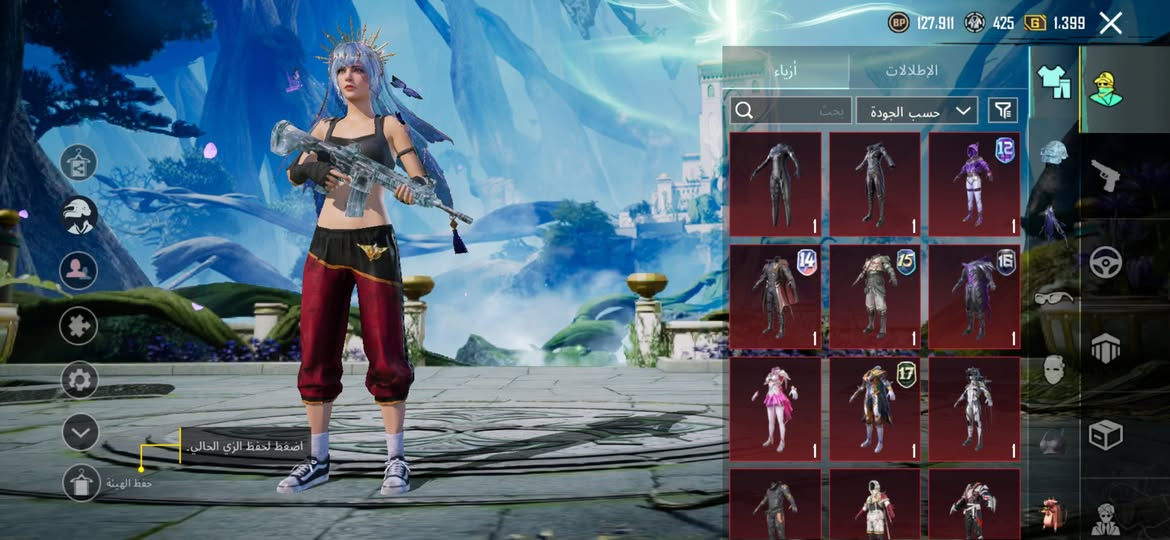Screen dimensions: 1170x540
Task: Switch to the الإطلالات (looks) tab
Action: (x=912, y=71)
